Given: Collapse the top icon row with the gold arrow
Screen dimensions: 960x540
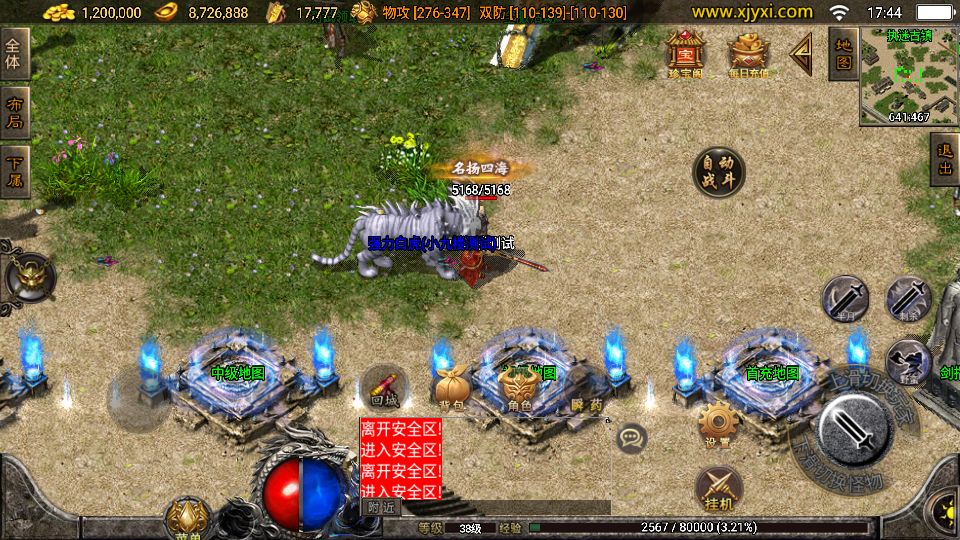Looking at the screenshot, I should pyautogui.click(x=801, y=55).
